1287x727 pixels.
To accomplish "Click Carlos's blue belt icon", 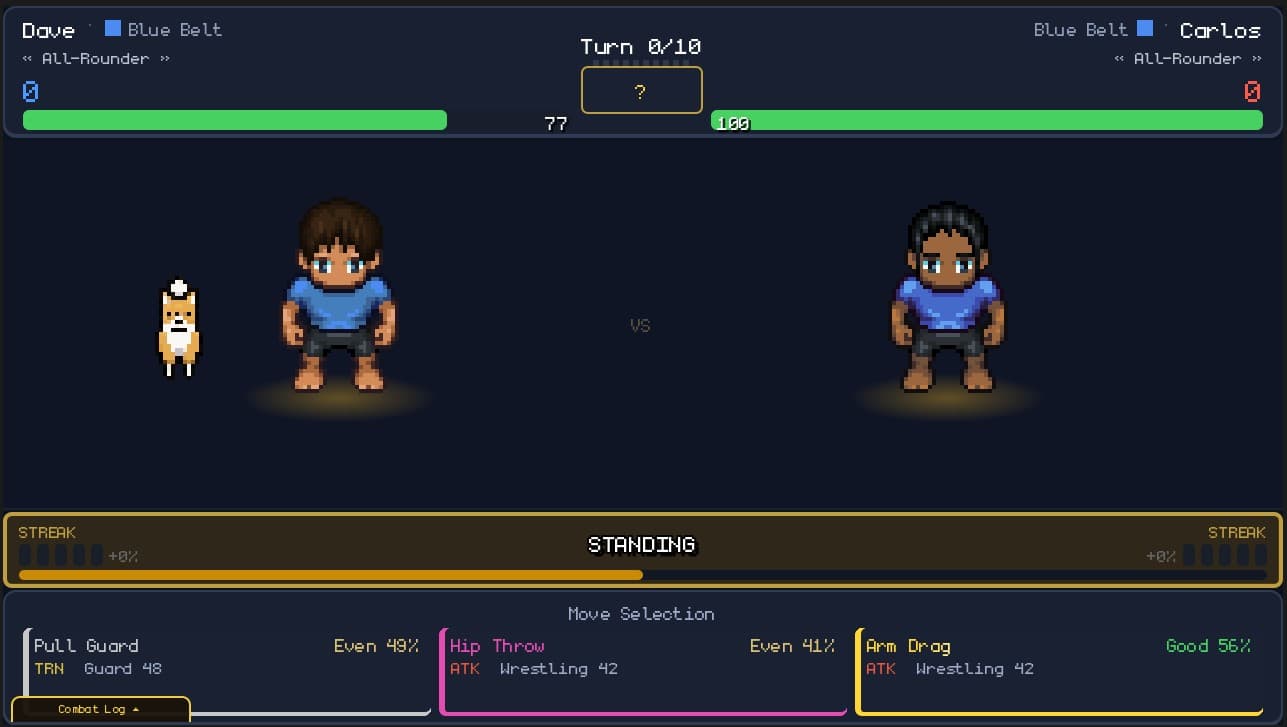I will (1144, 28).
